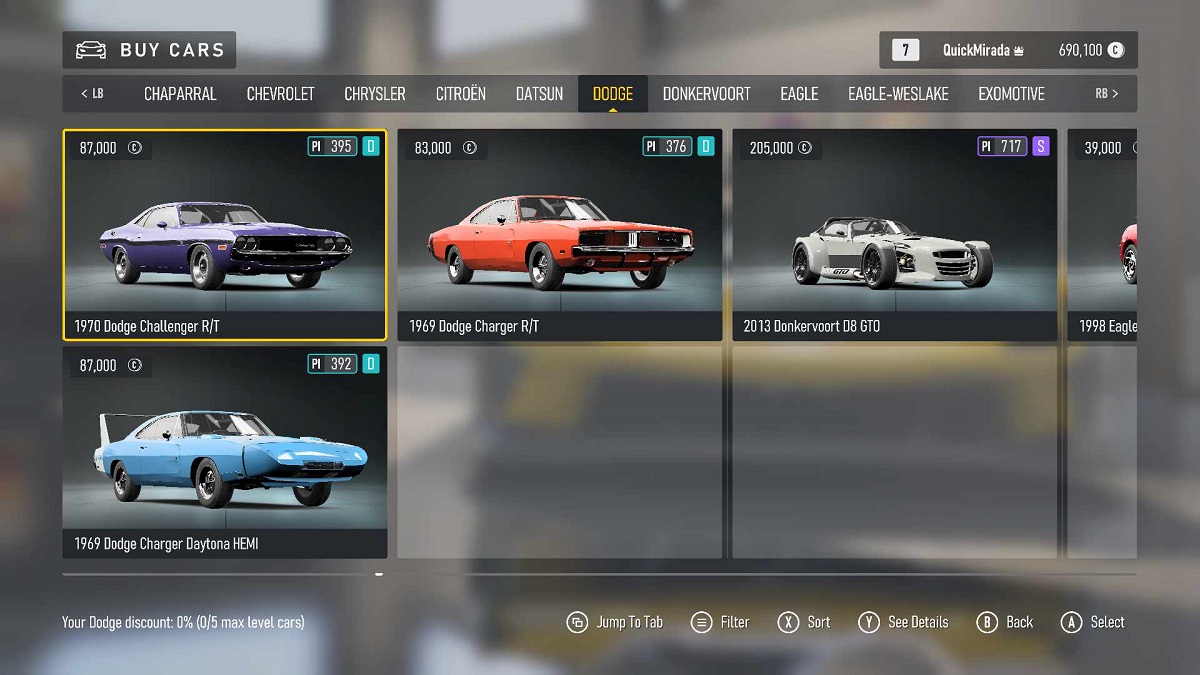Show car details with See Details

click(904, 622)
